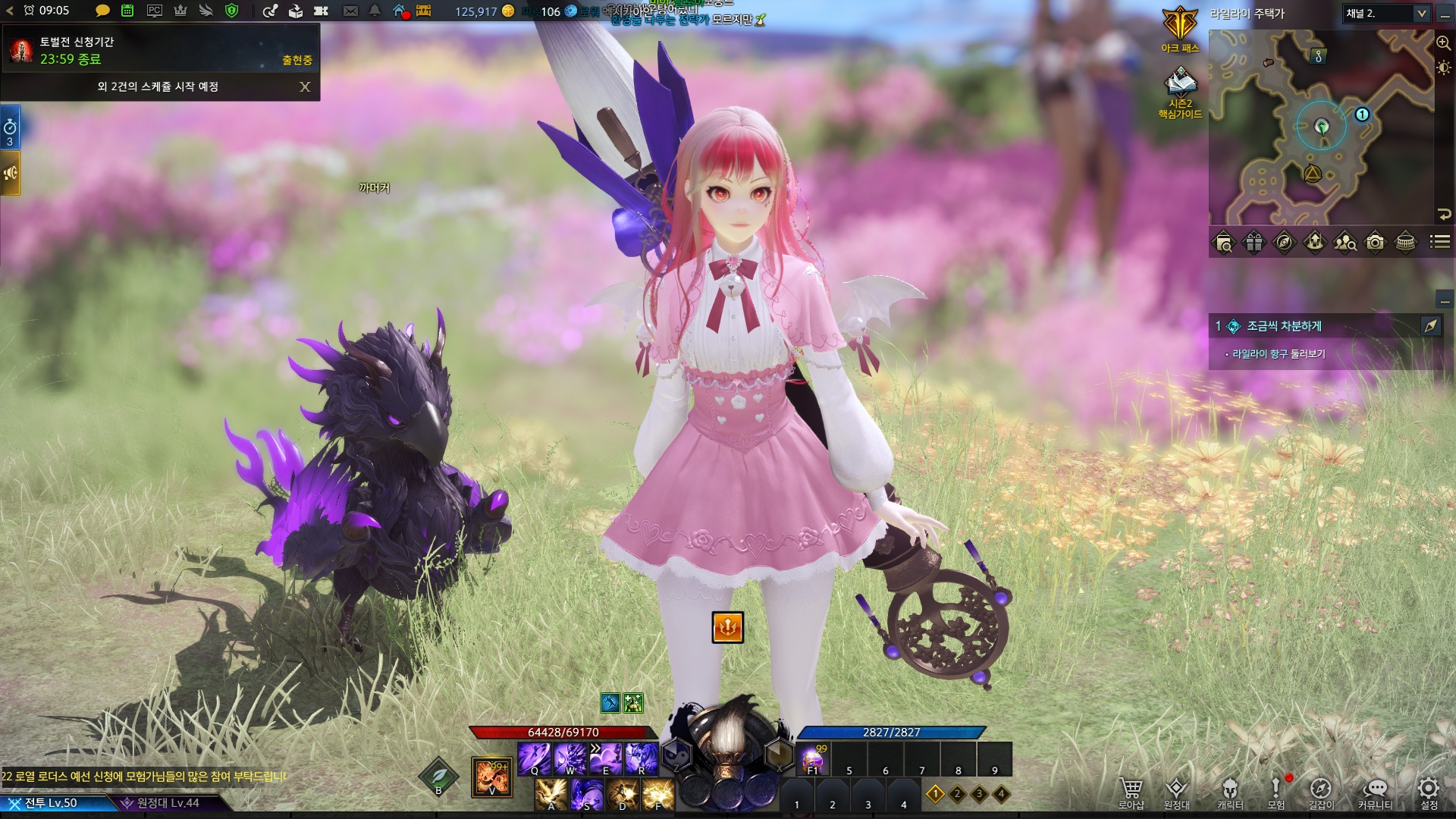Click the 토벌전 신청기간 event notification

point(159,50)
